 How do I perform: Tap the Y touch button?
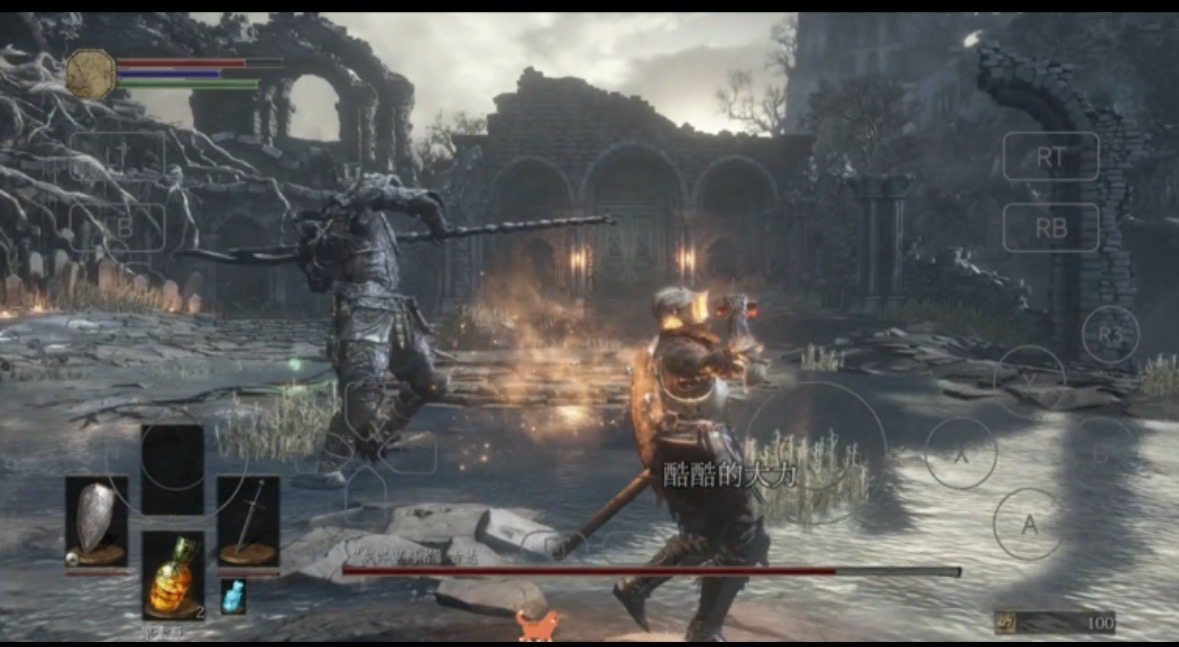click(x=1029, y=381)
